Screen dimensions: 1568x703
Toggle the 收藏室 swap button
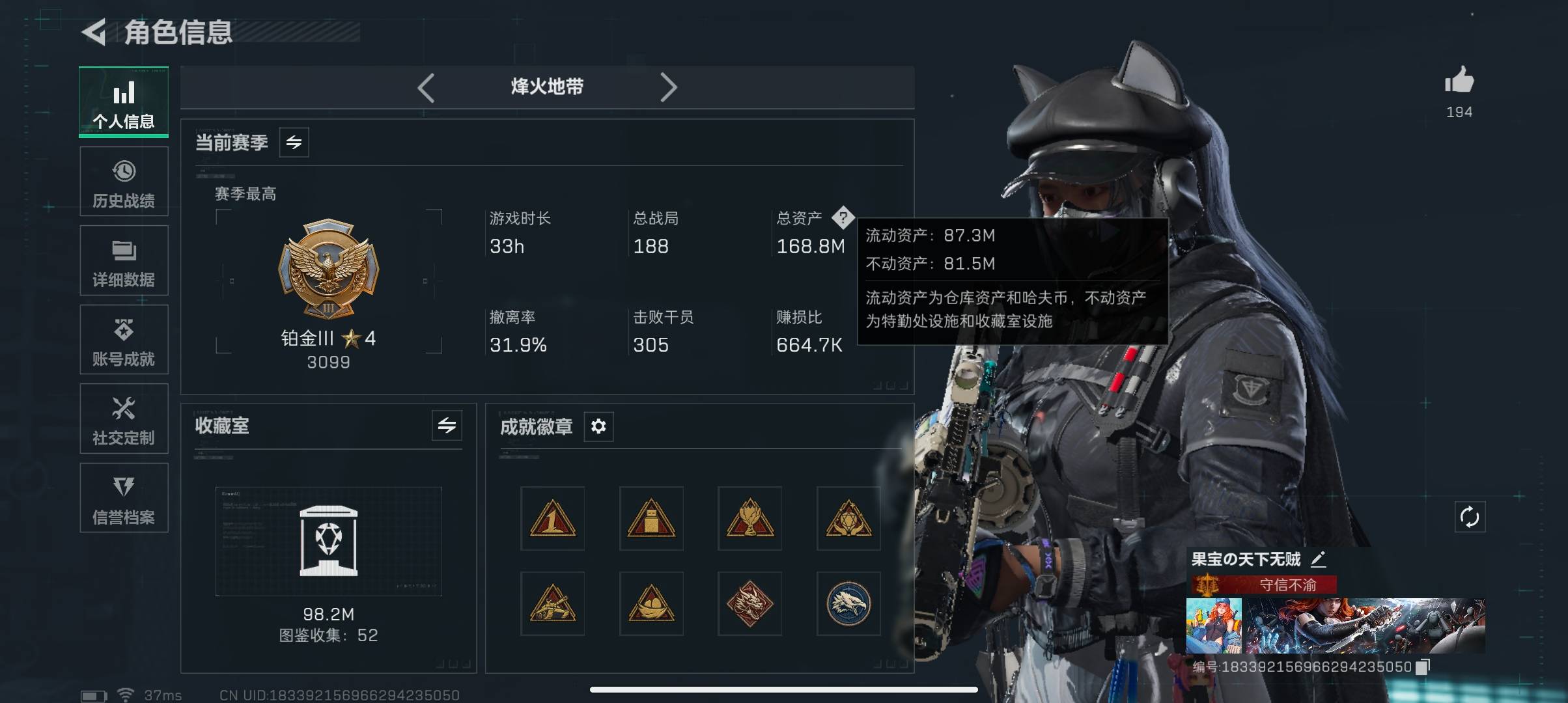click(x=447, y=426)
